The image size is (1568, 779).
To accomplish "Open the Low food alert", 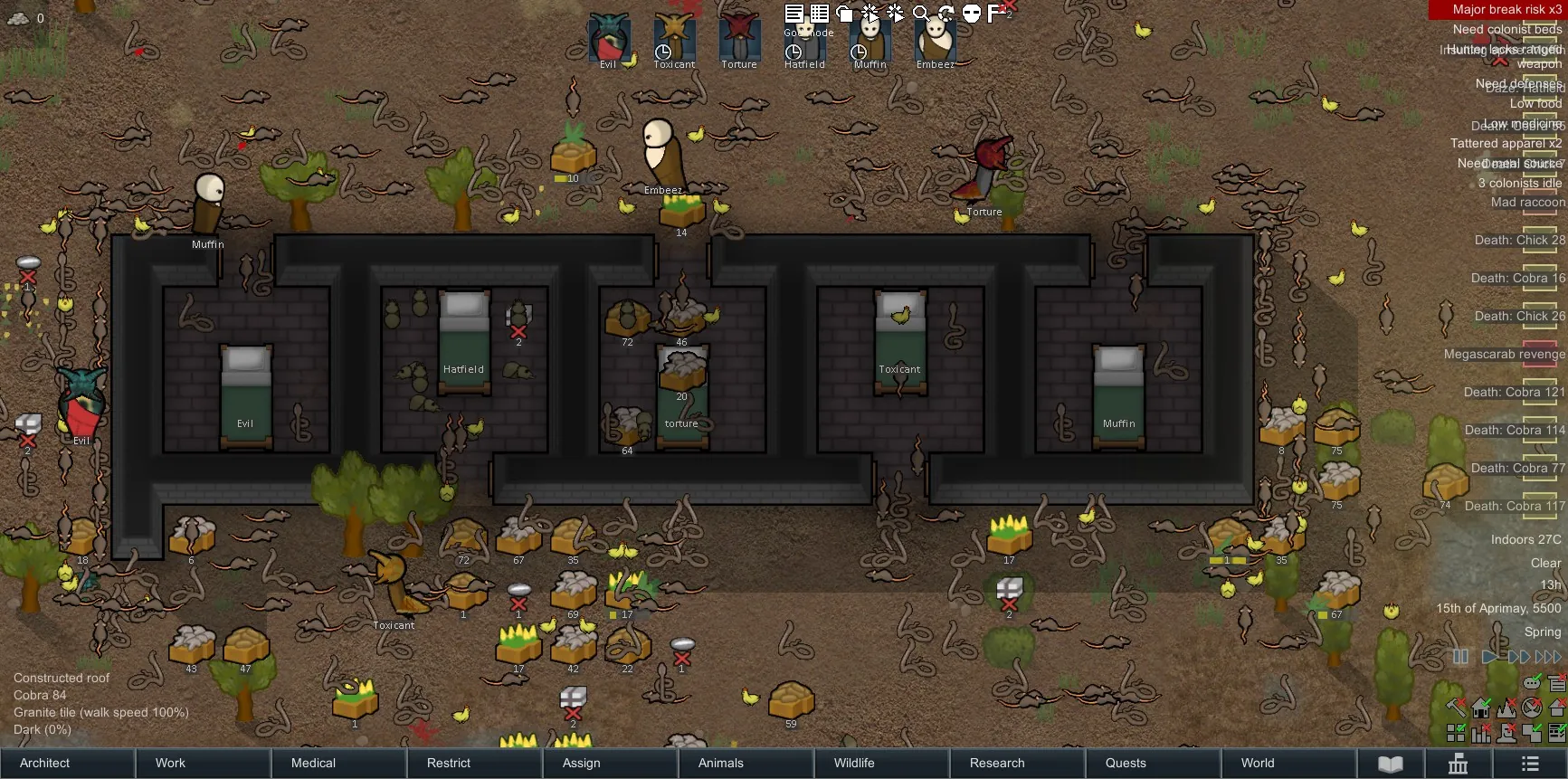I will tap(1535, 103).
